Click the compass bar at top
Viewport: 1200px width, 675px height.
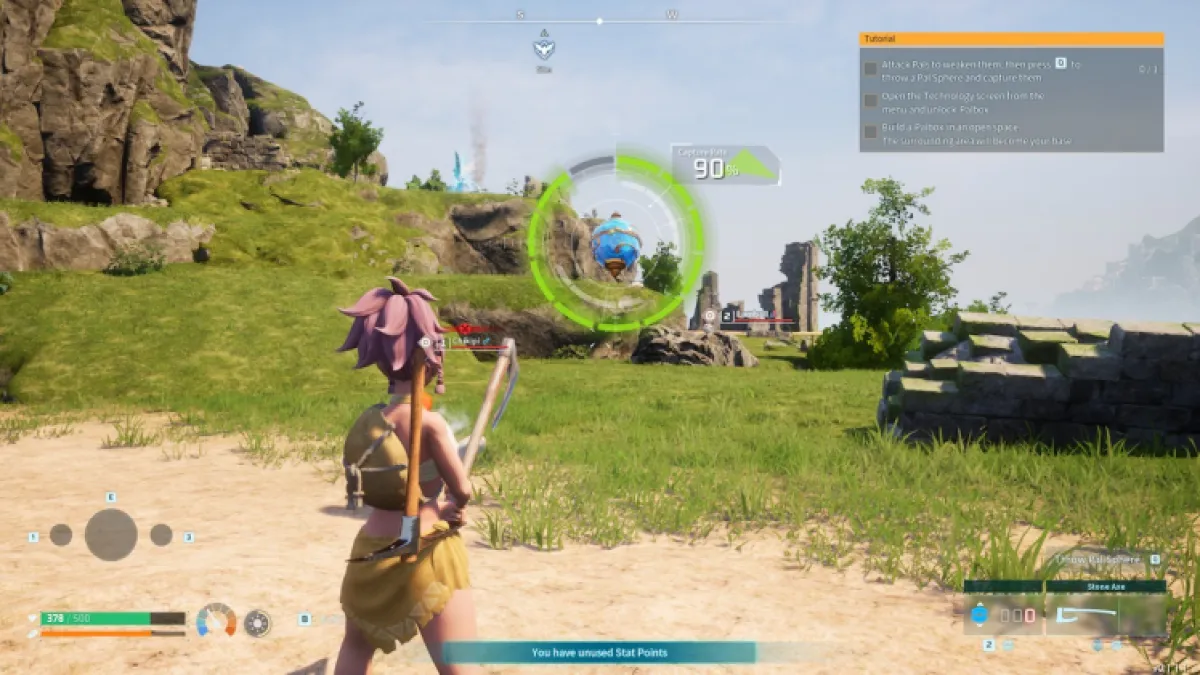coord(598,20)
